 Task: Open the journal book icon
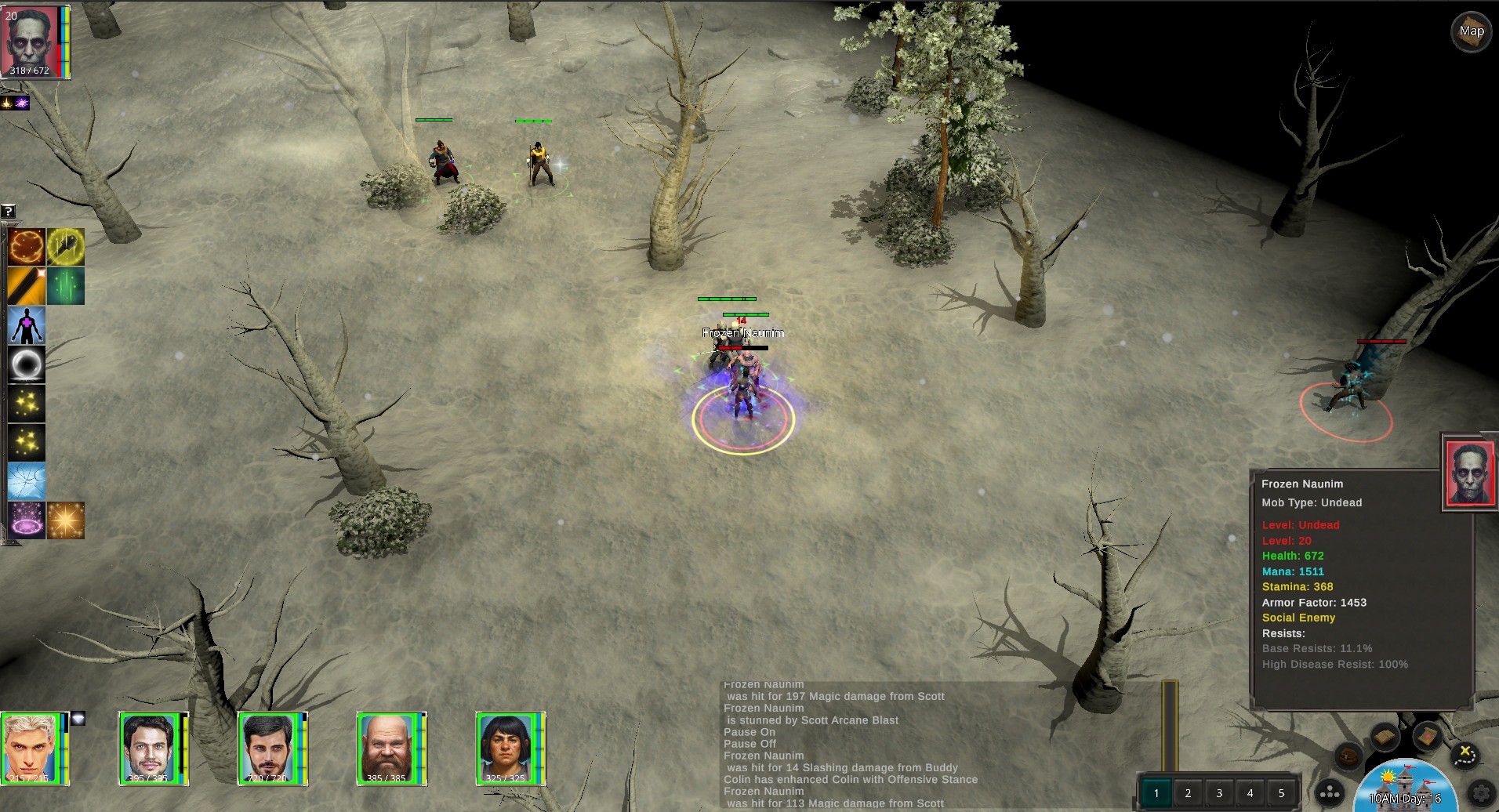[1385, 737]
